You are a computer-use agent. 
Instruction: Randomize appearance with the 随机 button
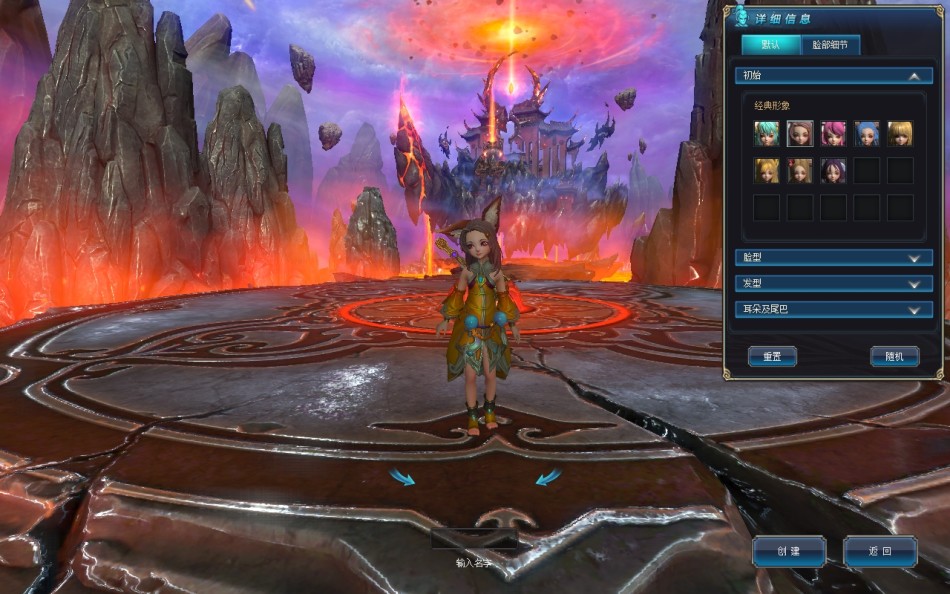894,356
